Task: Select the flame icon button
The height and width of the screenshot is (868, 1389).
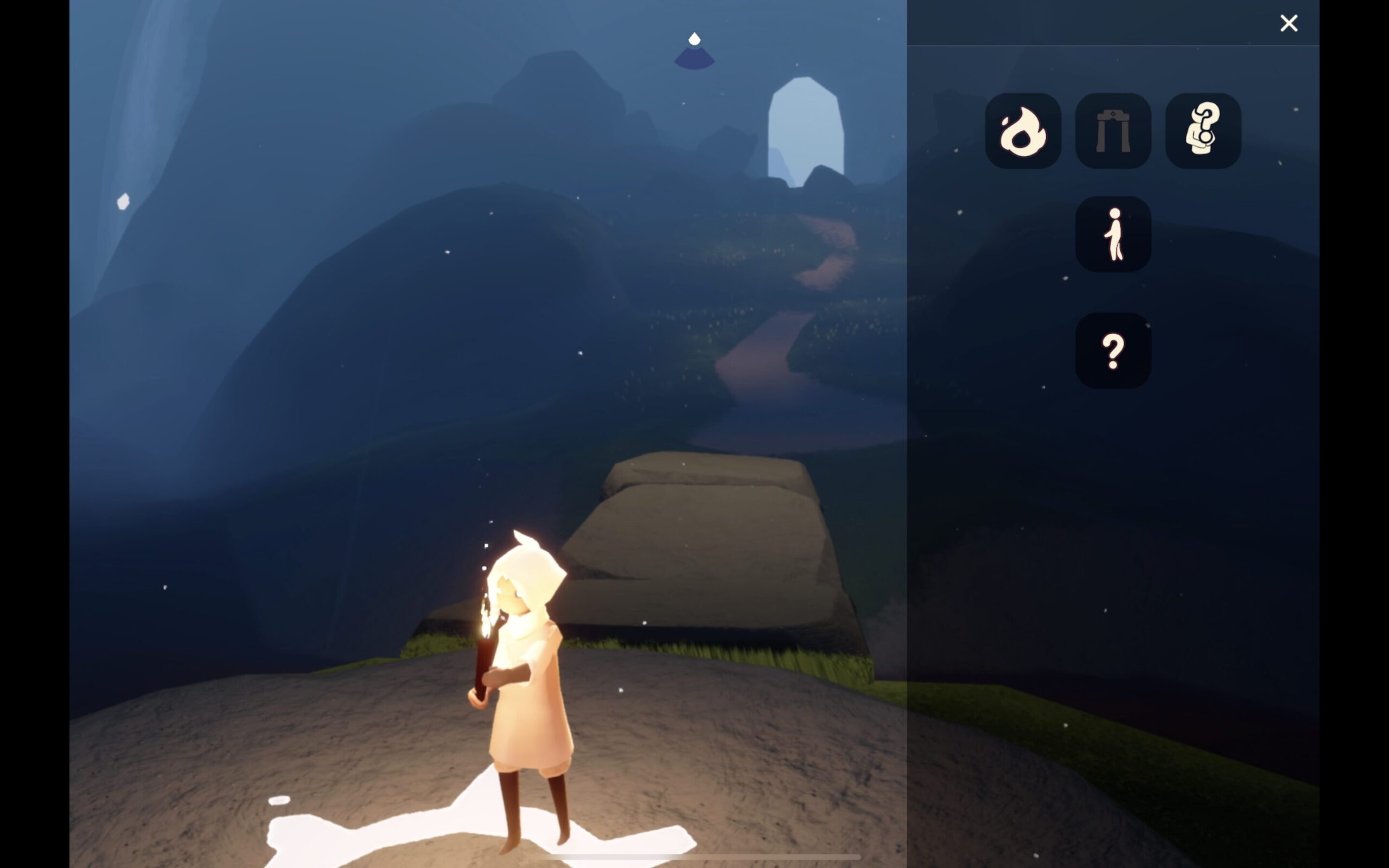Action: 1023,131
